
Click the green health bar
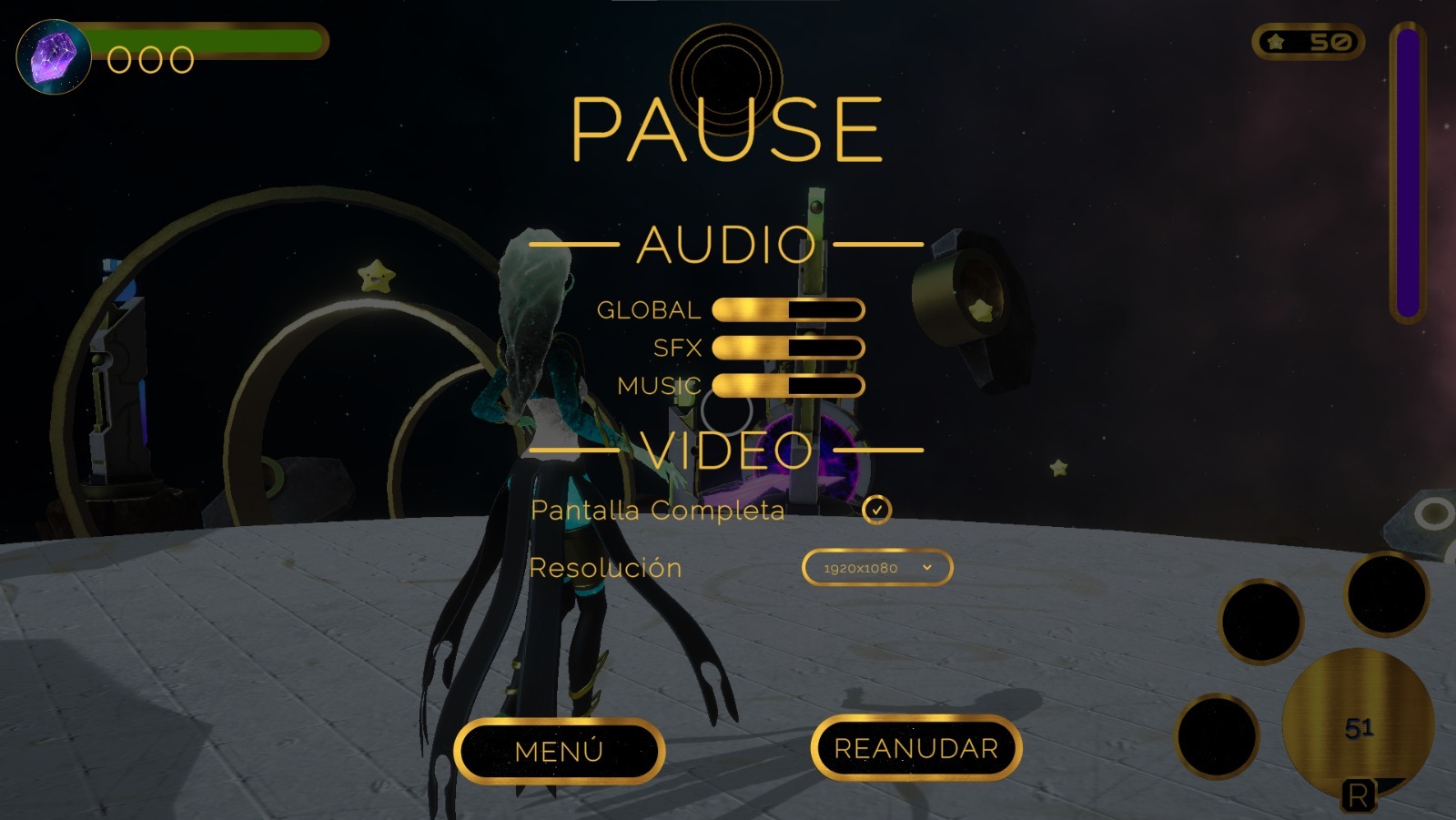coord(209,42)
